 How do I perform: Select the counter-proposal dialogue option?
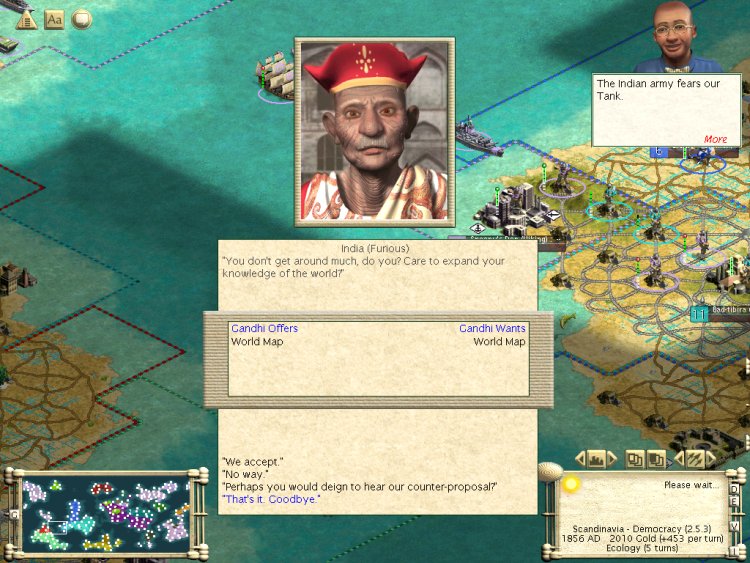click(x=359, y=486)
